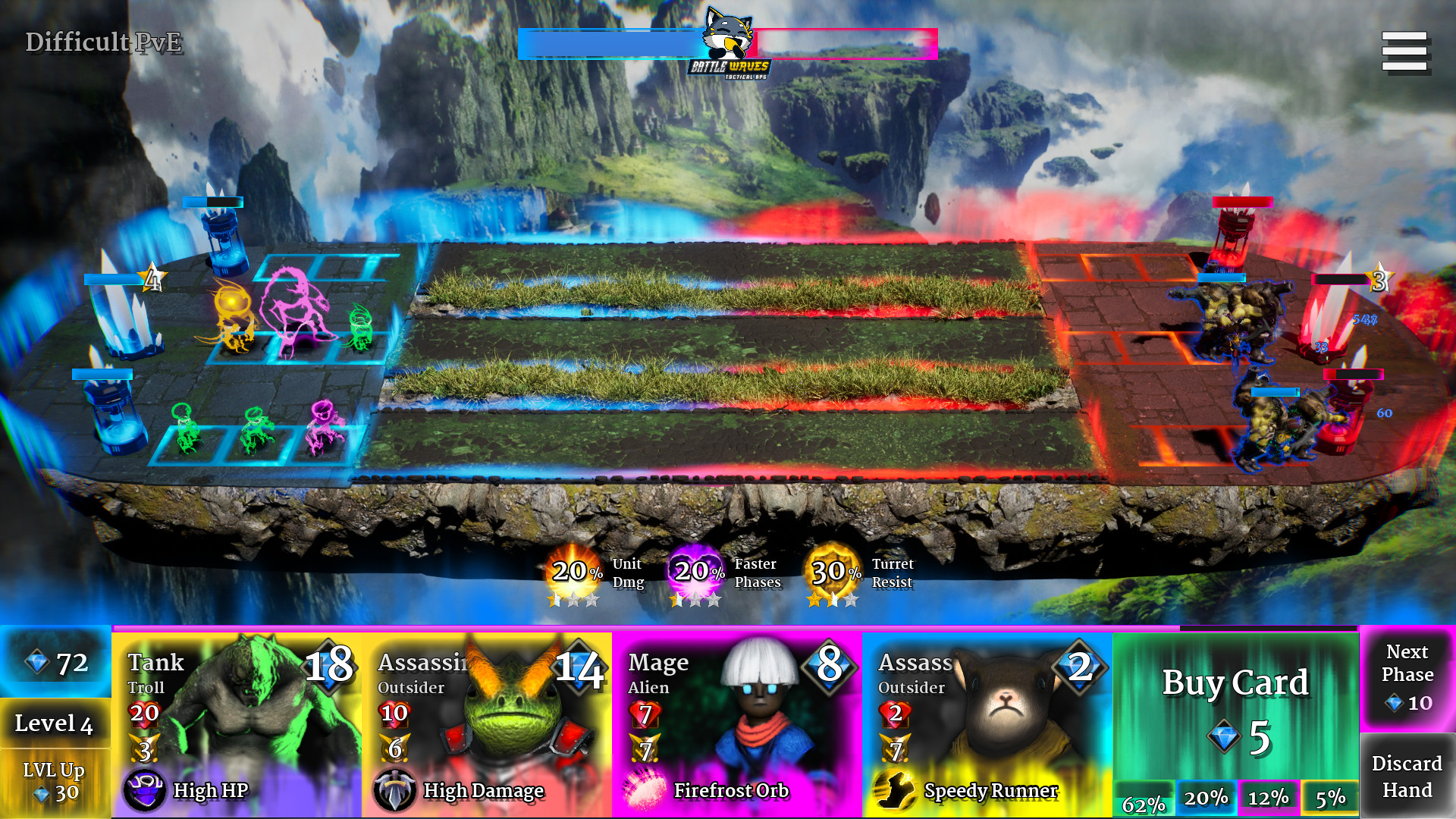This screenshot has width=1456, height=819.
Task: Click the High Damage icon on the Assassin card
Action: point(397,790)
